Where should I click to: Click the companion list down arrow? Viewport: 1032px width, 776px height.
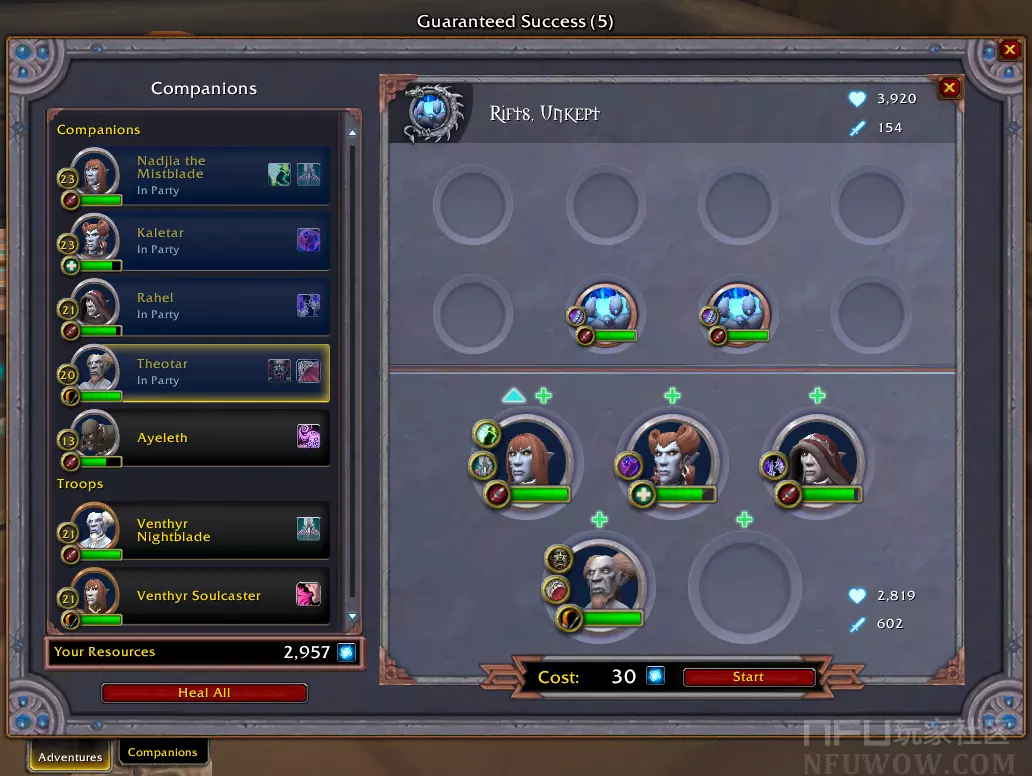[x=352, y=617]
